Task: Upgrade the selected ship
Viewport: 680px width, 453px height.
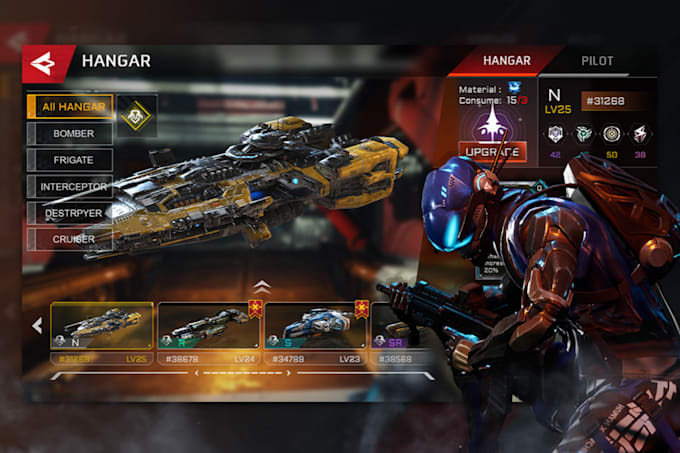Action: coord(494,152)
